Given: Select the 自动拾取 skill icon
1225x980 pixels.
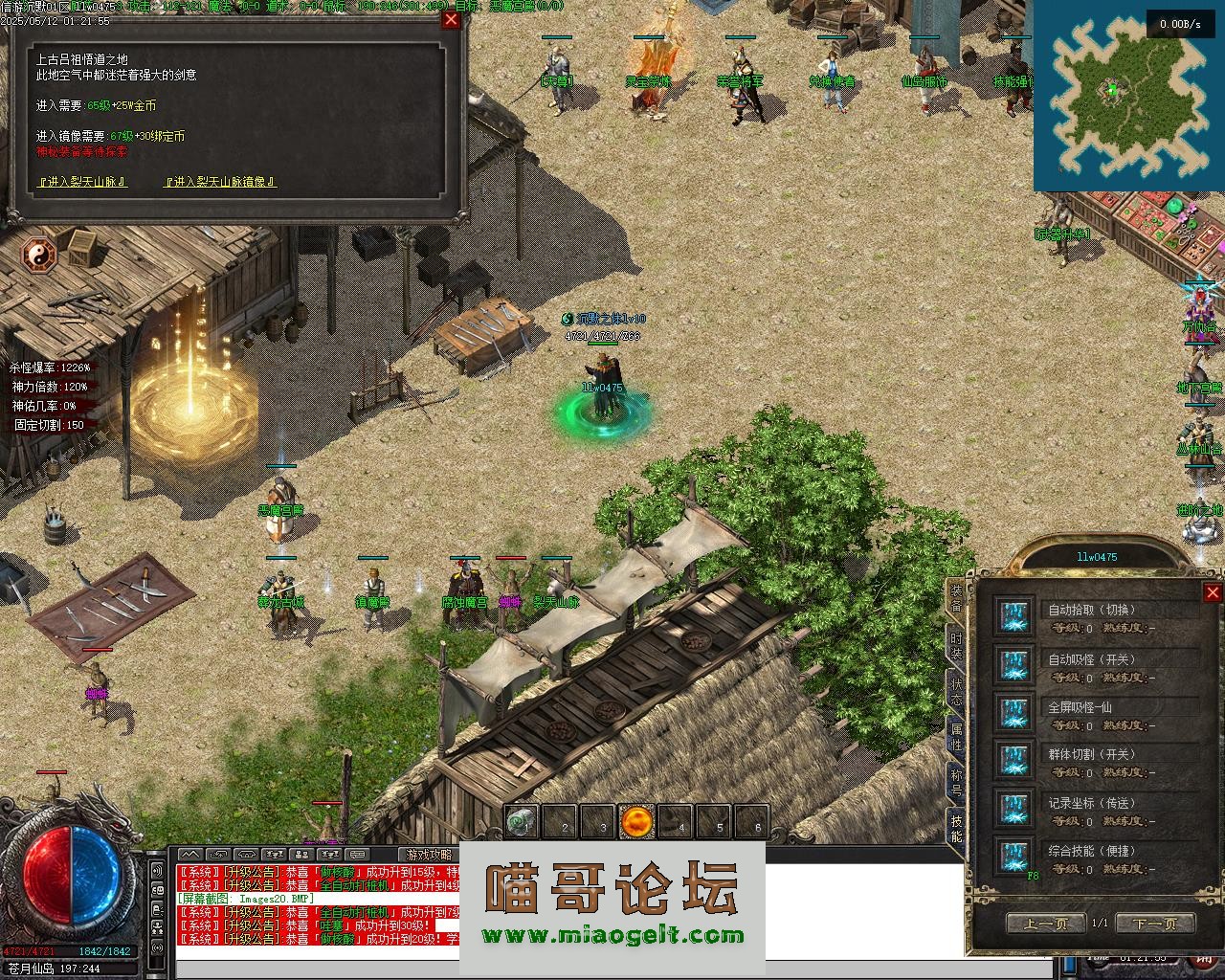Looking at the screenshot, I should (1013, 617).
